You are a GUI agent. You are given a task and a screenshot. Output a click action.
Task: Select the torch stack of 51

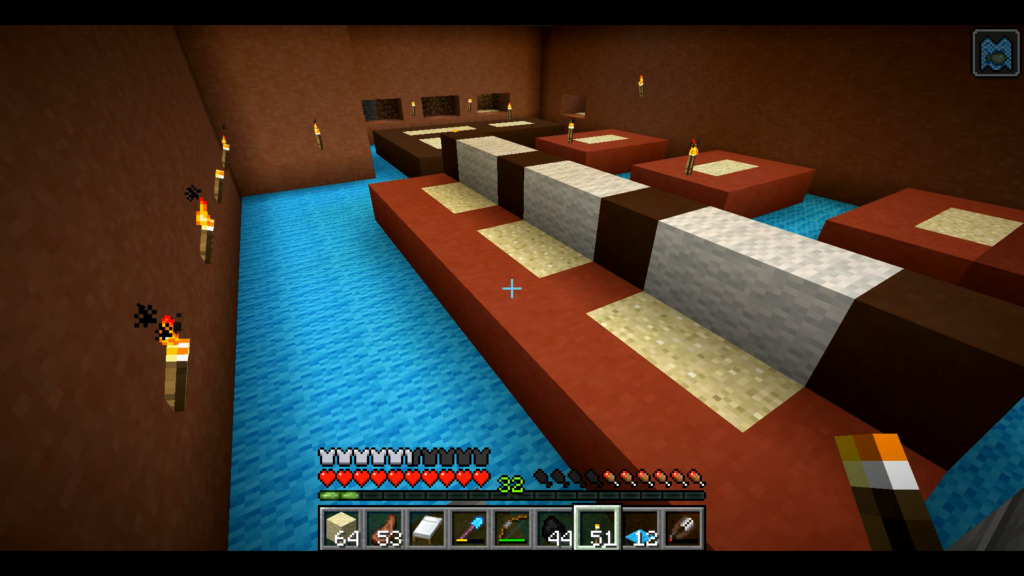597,527
